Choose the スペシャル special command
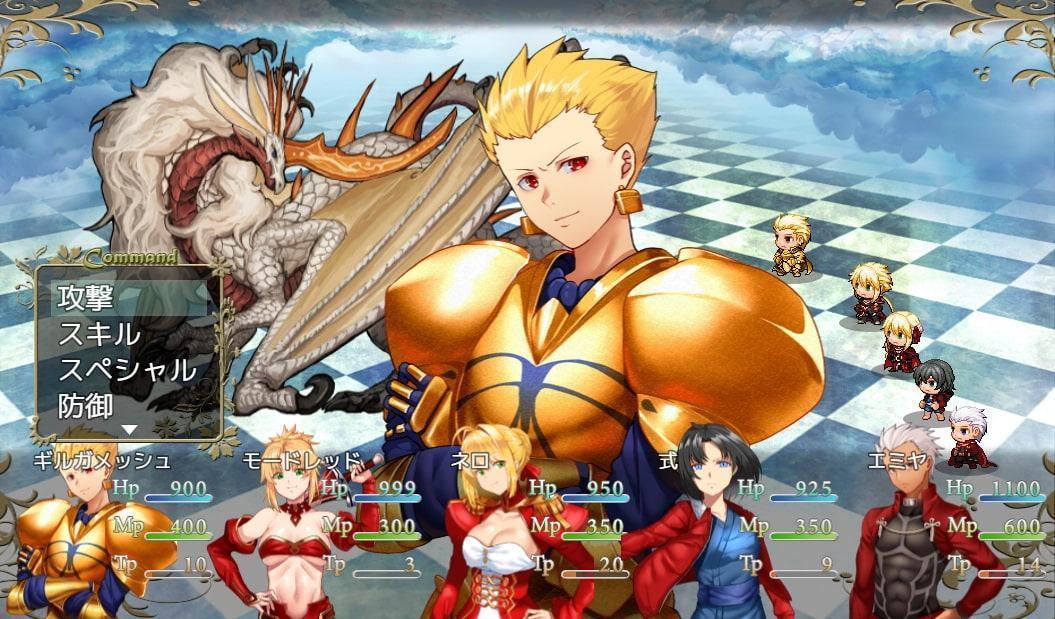This screenshot has width=1055, height=619. [128, 370]
